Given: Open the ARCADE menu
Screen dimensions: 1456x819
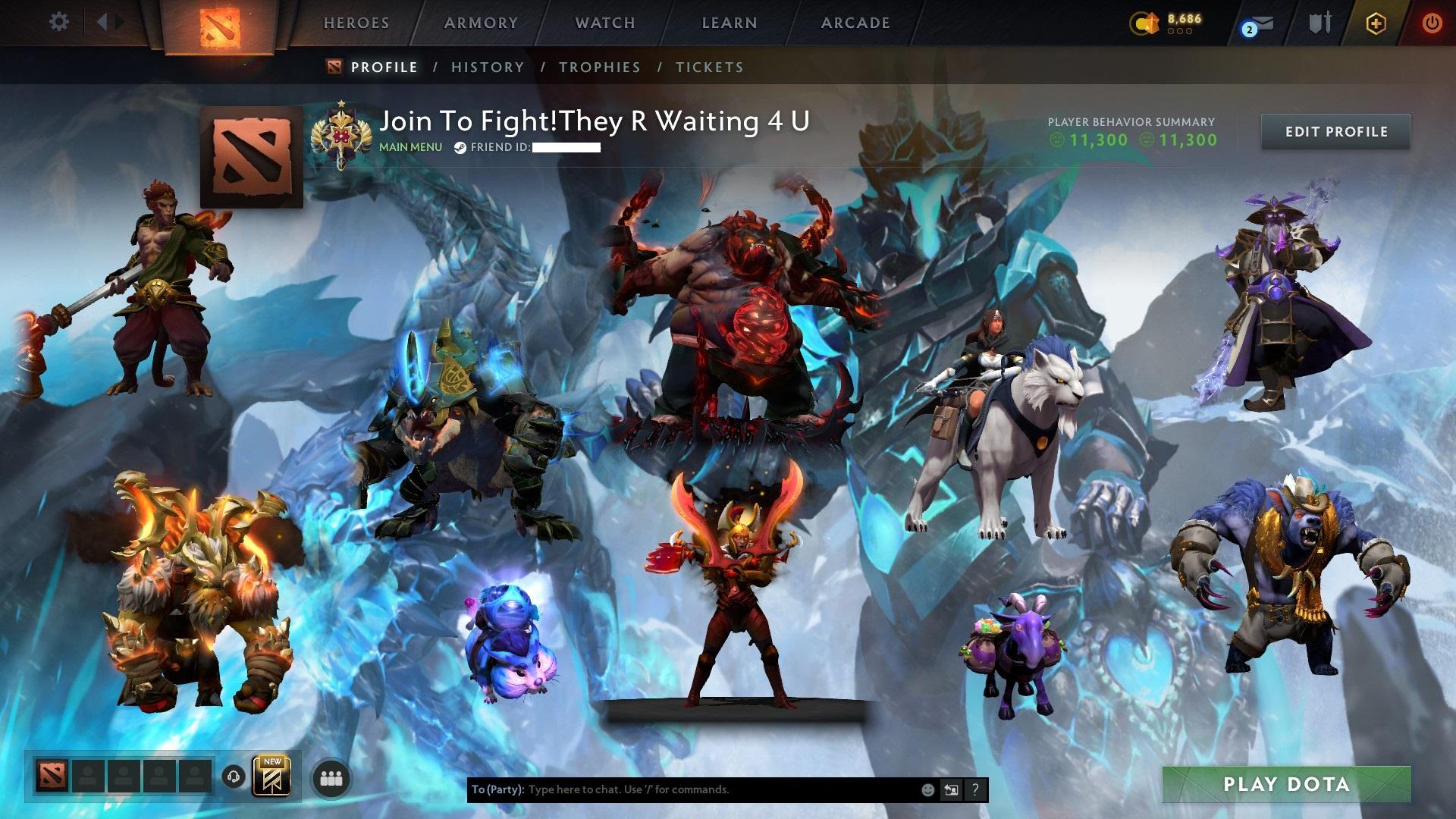Looking at the screenshot, I should (x=855, y=23).
